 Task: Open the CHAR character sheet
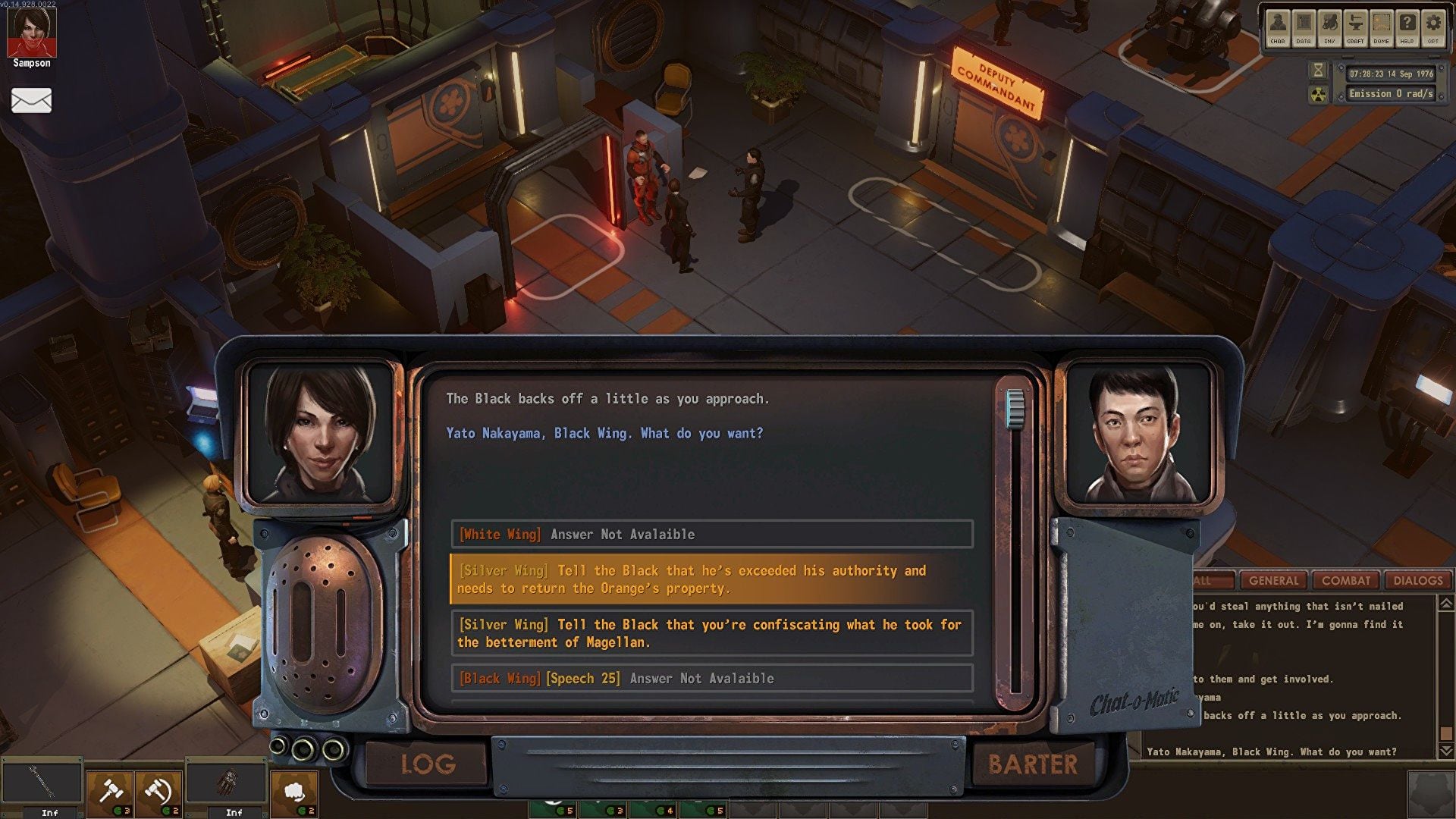(1278, 29)
